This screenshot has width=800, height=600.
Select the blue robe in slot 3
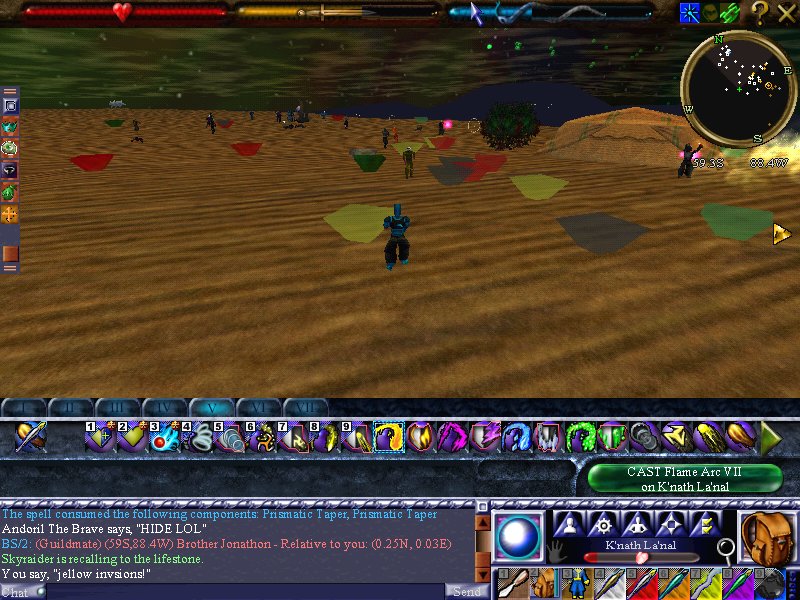580,583
